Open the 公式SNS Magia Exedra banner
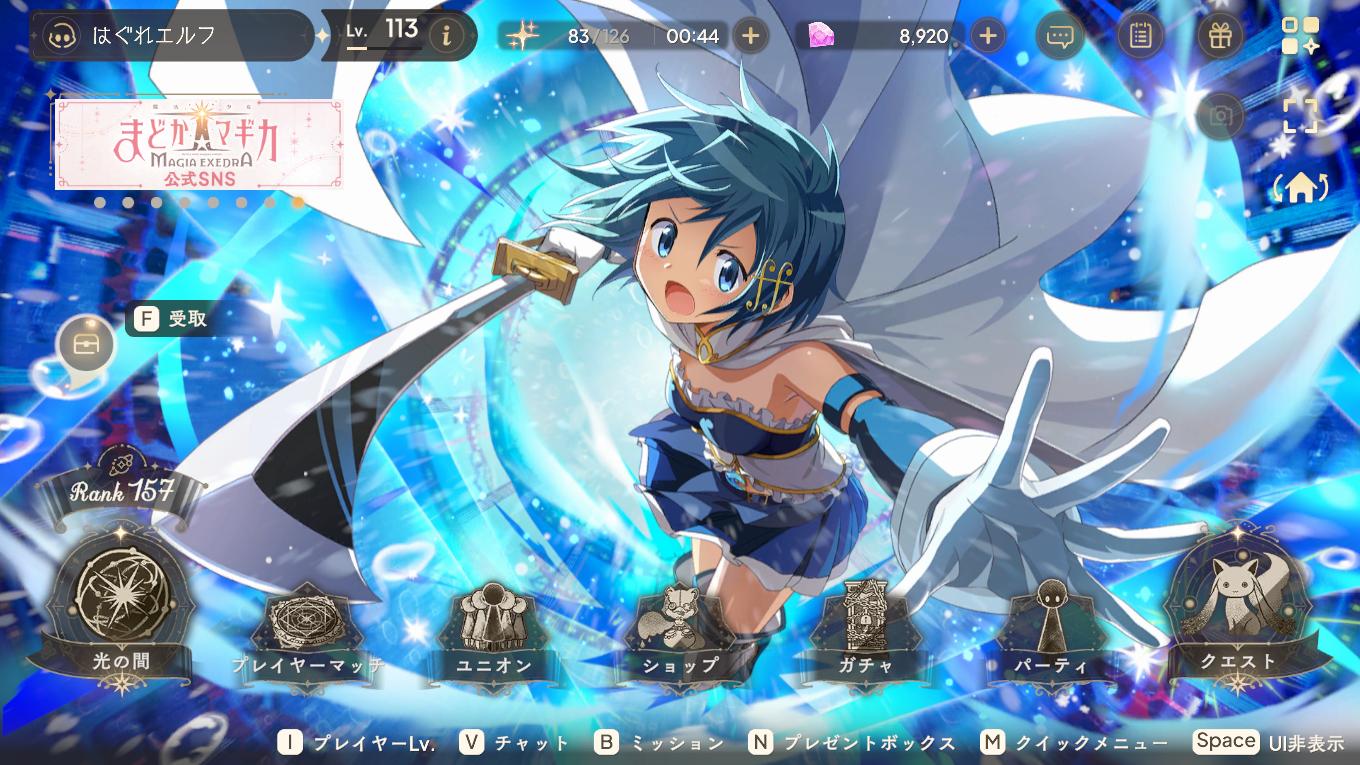This screenshot has width=1360, height=765. pos(199,143)
